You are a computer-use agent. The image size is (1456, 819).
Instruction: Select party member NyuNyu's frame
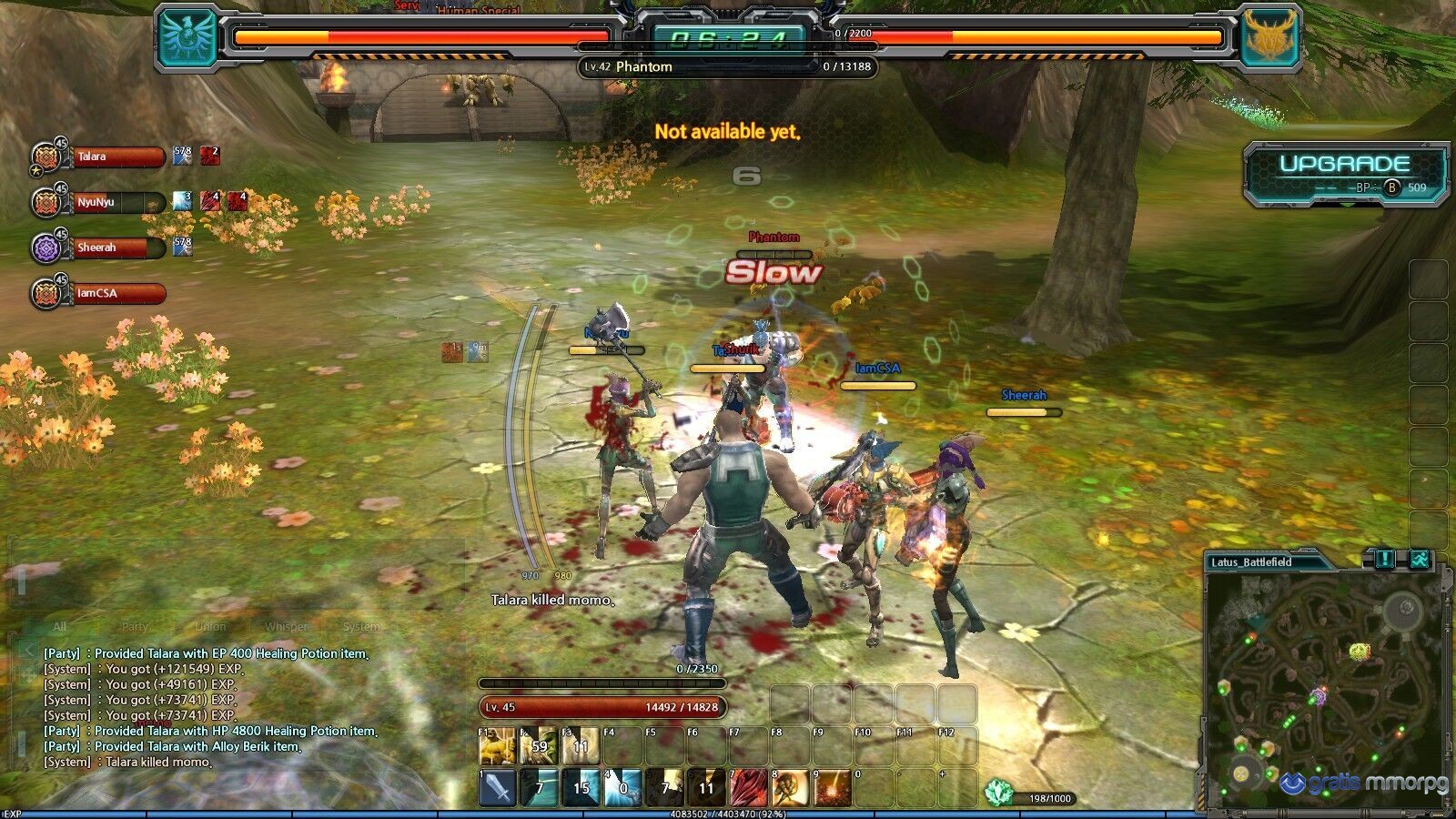[x=117, y=203]
